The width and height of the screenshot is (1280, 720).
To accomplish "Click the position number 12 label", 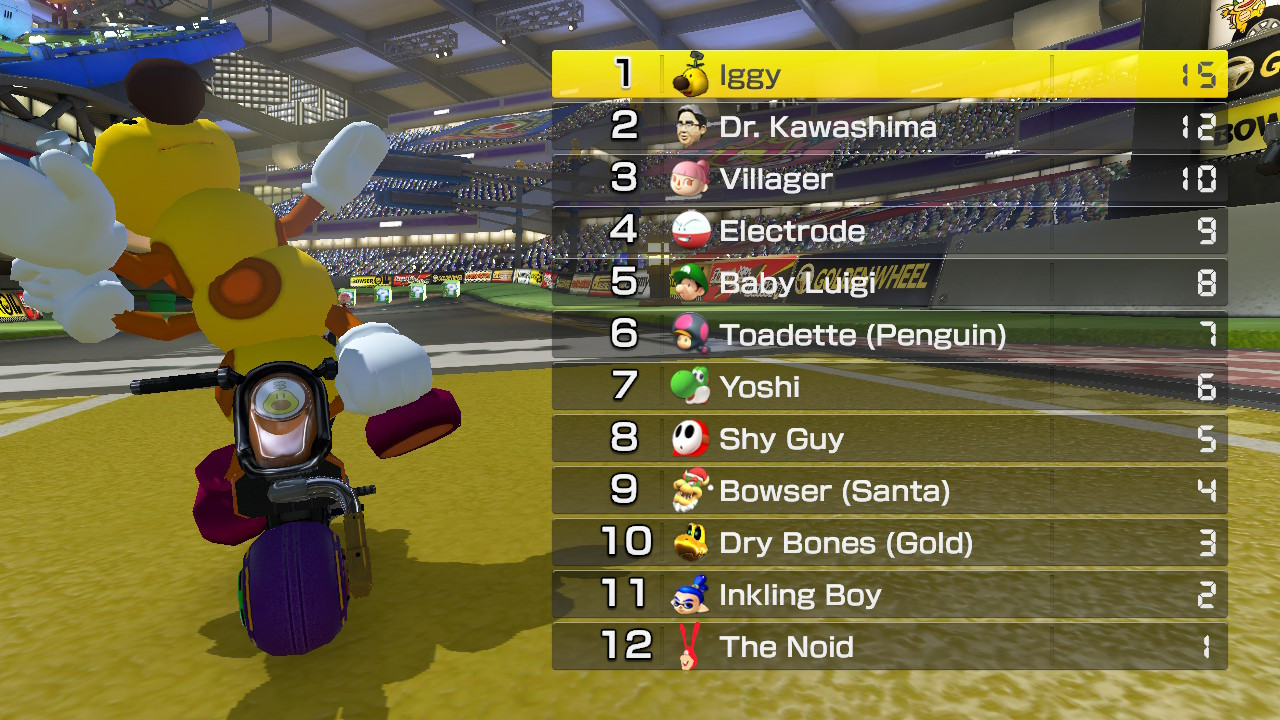I will tap(629, 646).
